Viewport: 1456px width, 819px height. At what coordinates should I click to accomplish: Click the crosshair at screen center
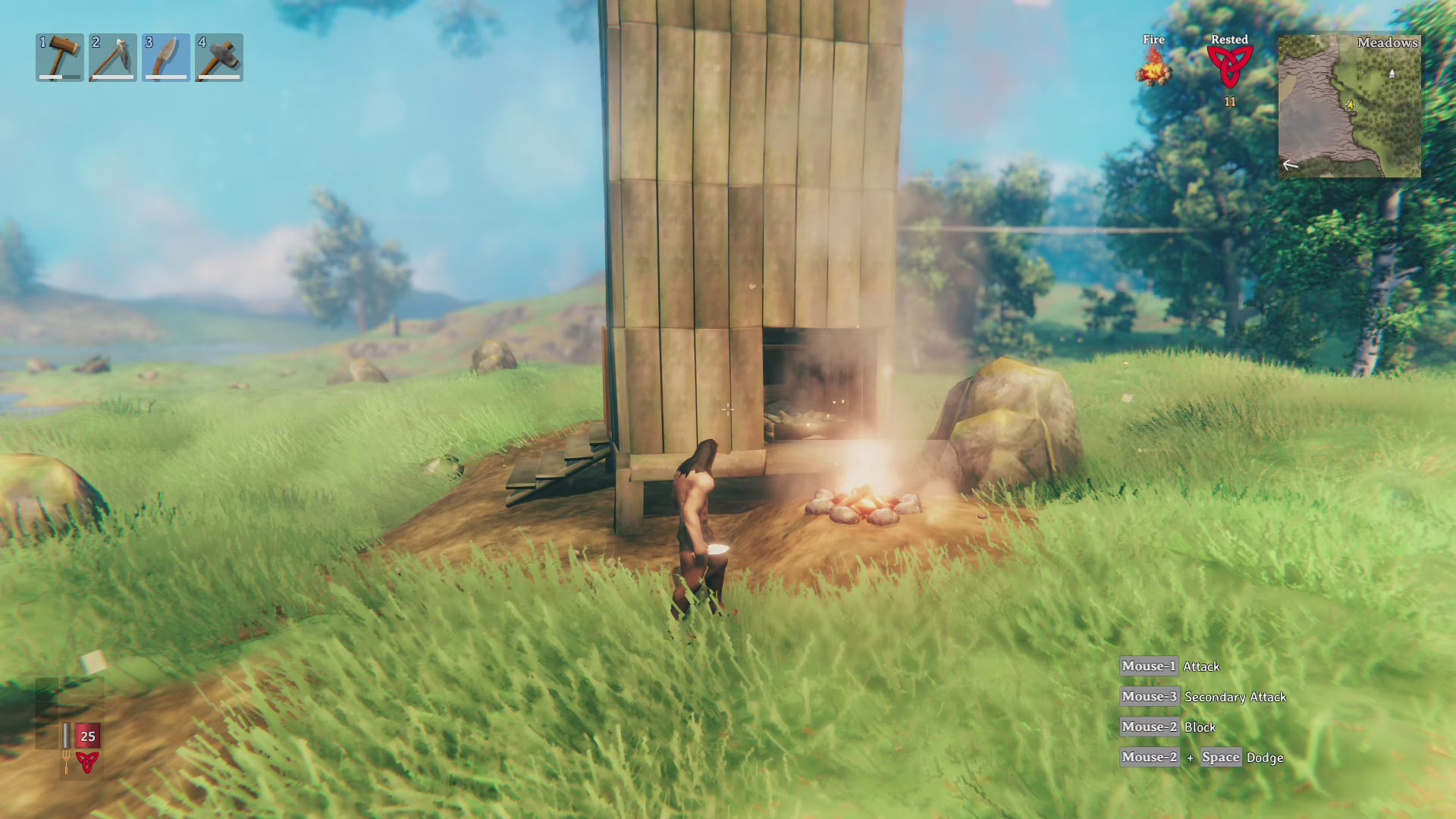728,409
